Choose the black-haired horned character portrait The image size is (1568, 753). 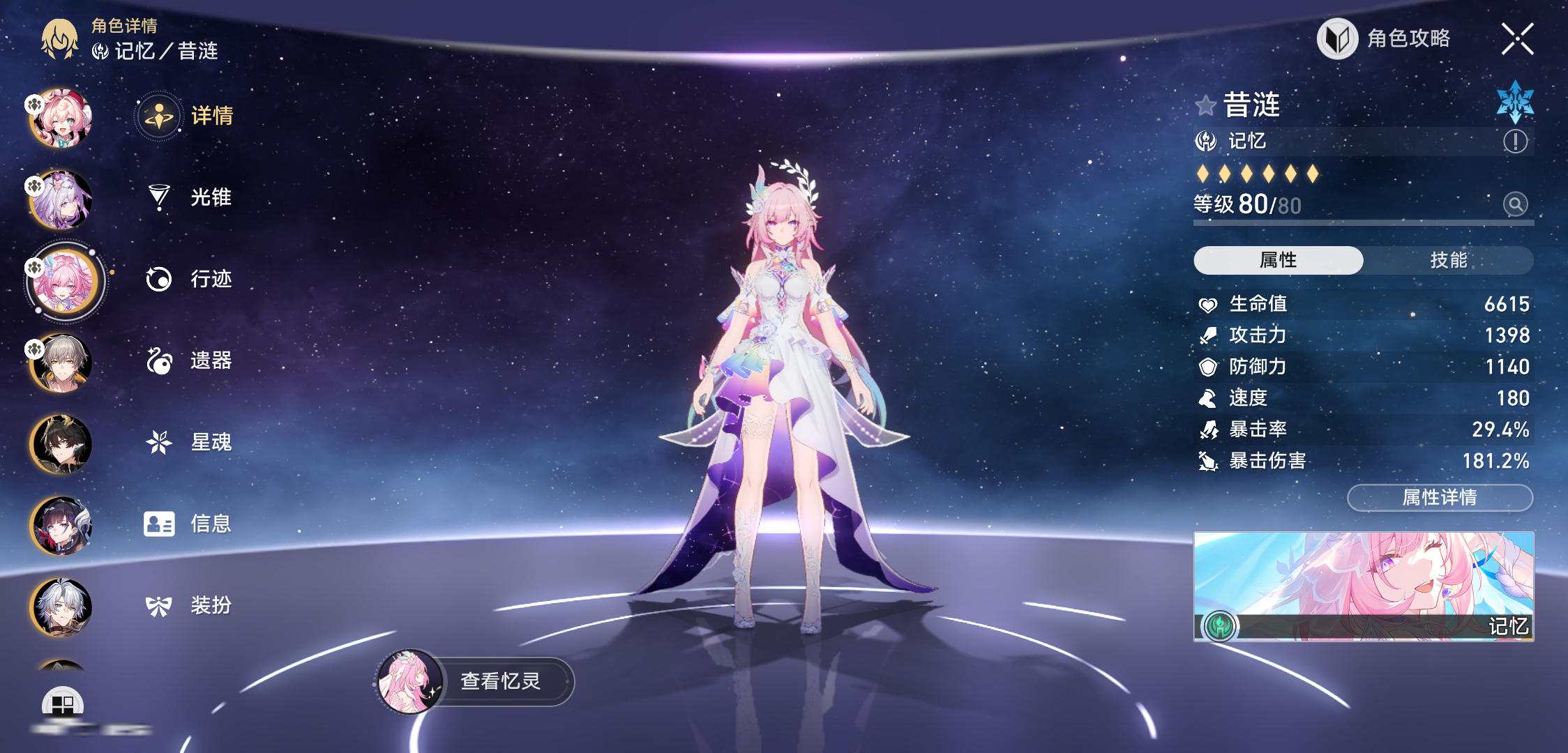(x=61, y=445)
